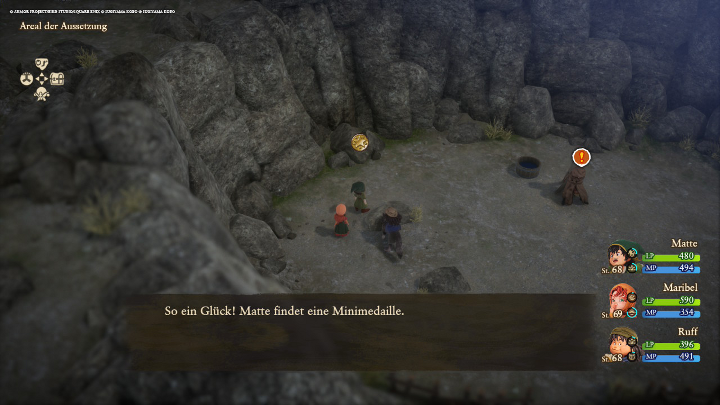Click the orange exclamation quest marker
Image resolution: width=720 pixels, height=405 pixels.
581,156
